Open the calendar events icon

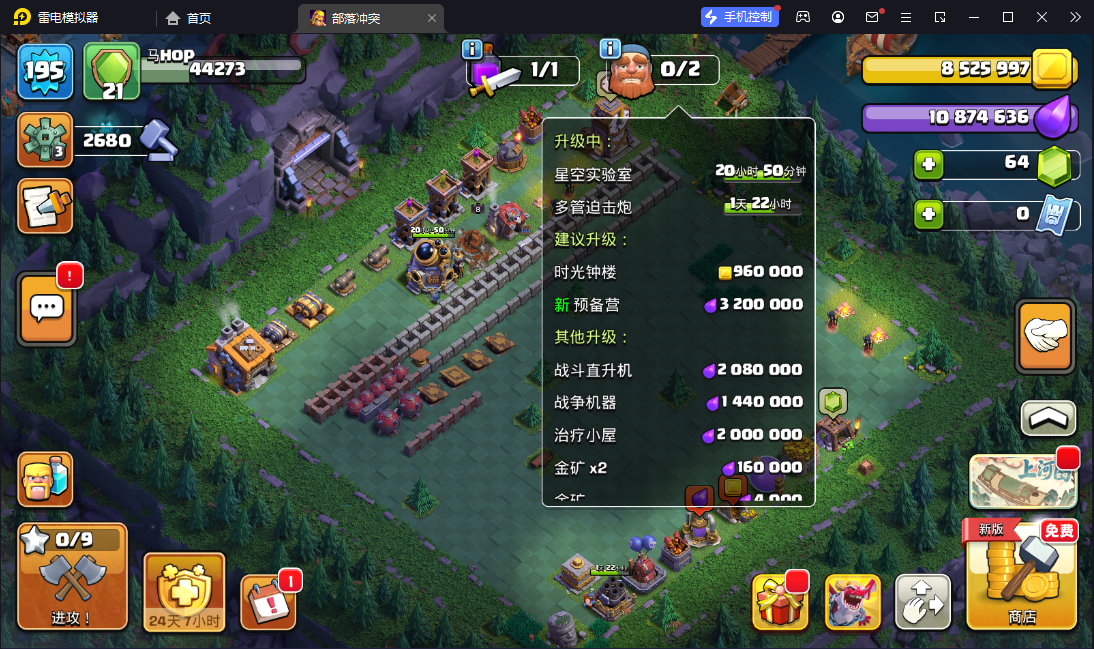click(268, 603)
